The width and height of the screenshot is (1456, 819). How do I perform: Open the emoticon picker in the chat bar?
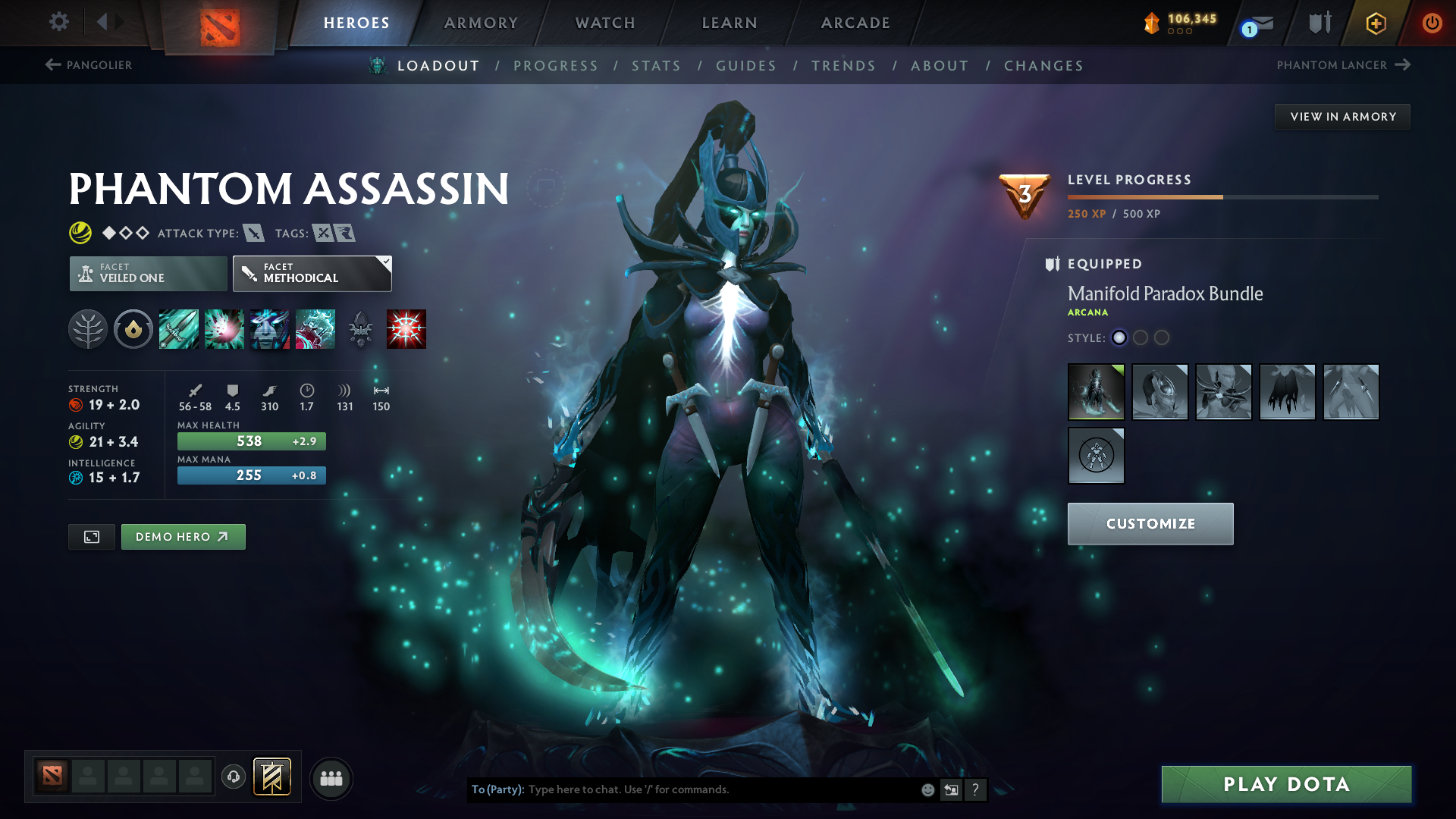tap(927, 789)
